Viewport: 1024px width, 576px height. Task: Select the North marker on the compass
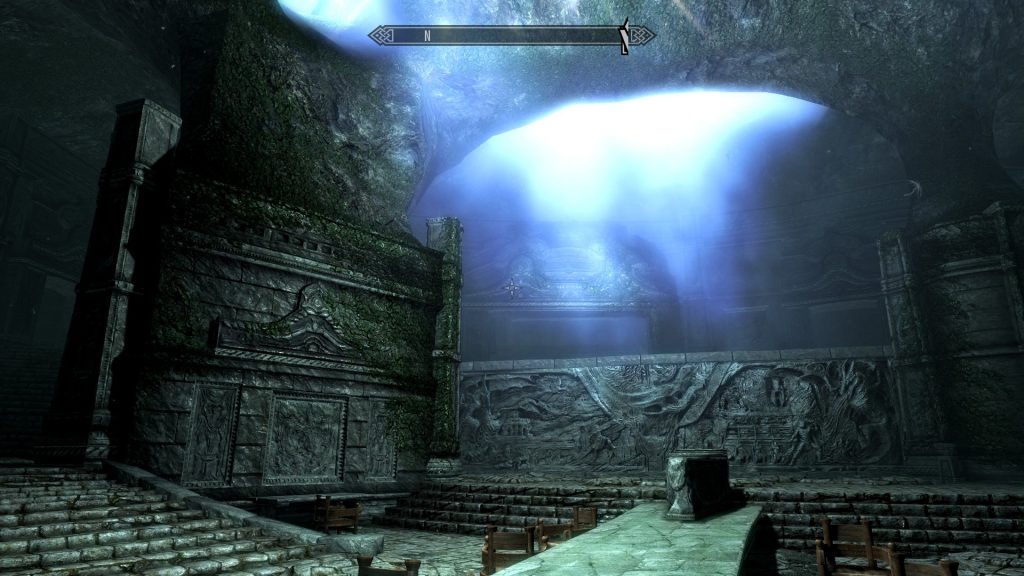point(427,35)
